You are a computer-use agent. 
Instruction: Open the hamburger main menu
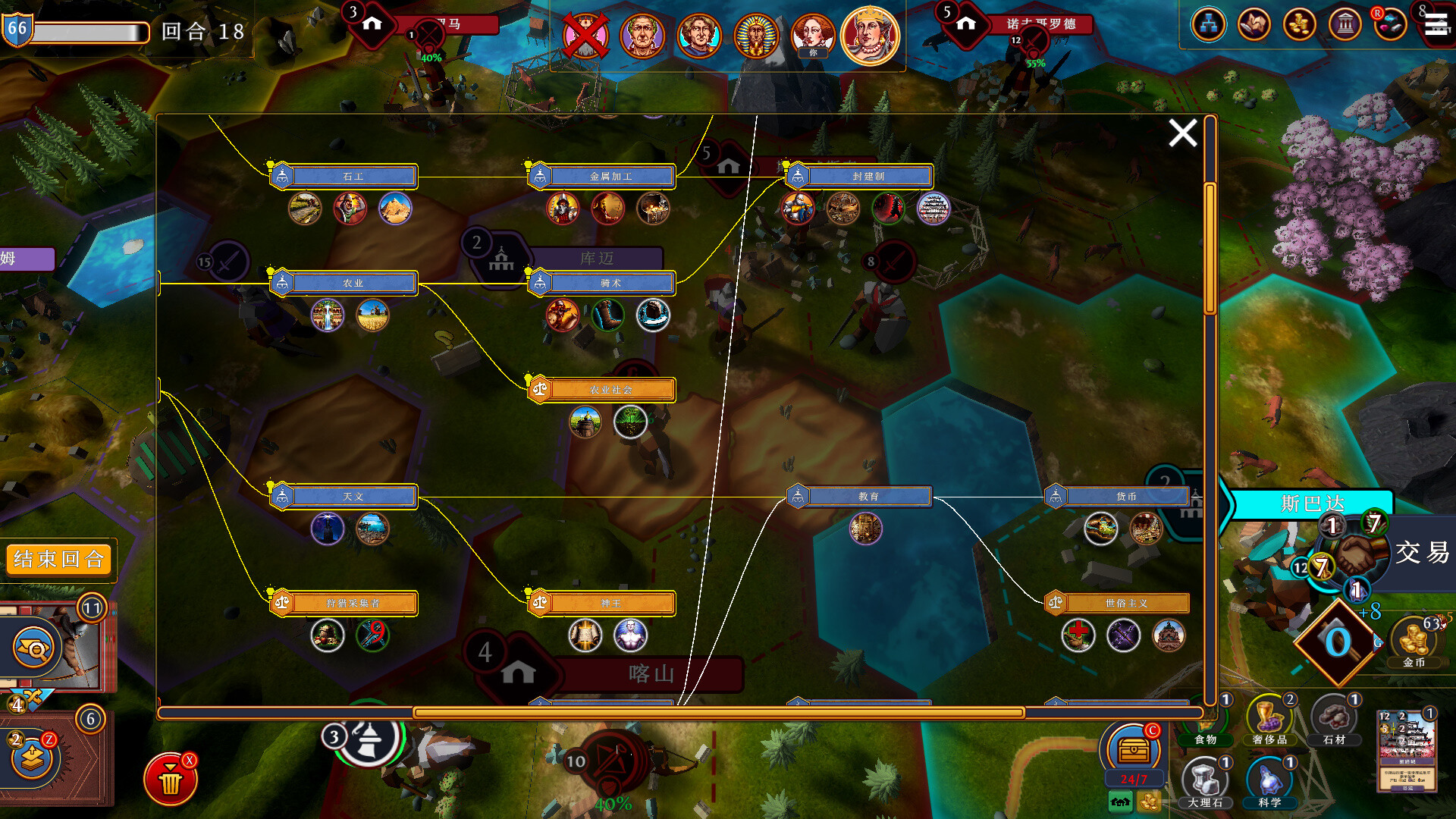(x=1437, y=25)
